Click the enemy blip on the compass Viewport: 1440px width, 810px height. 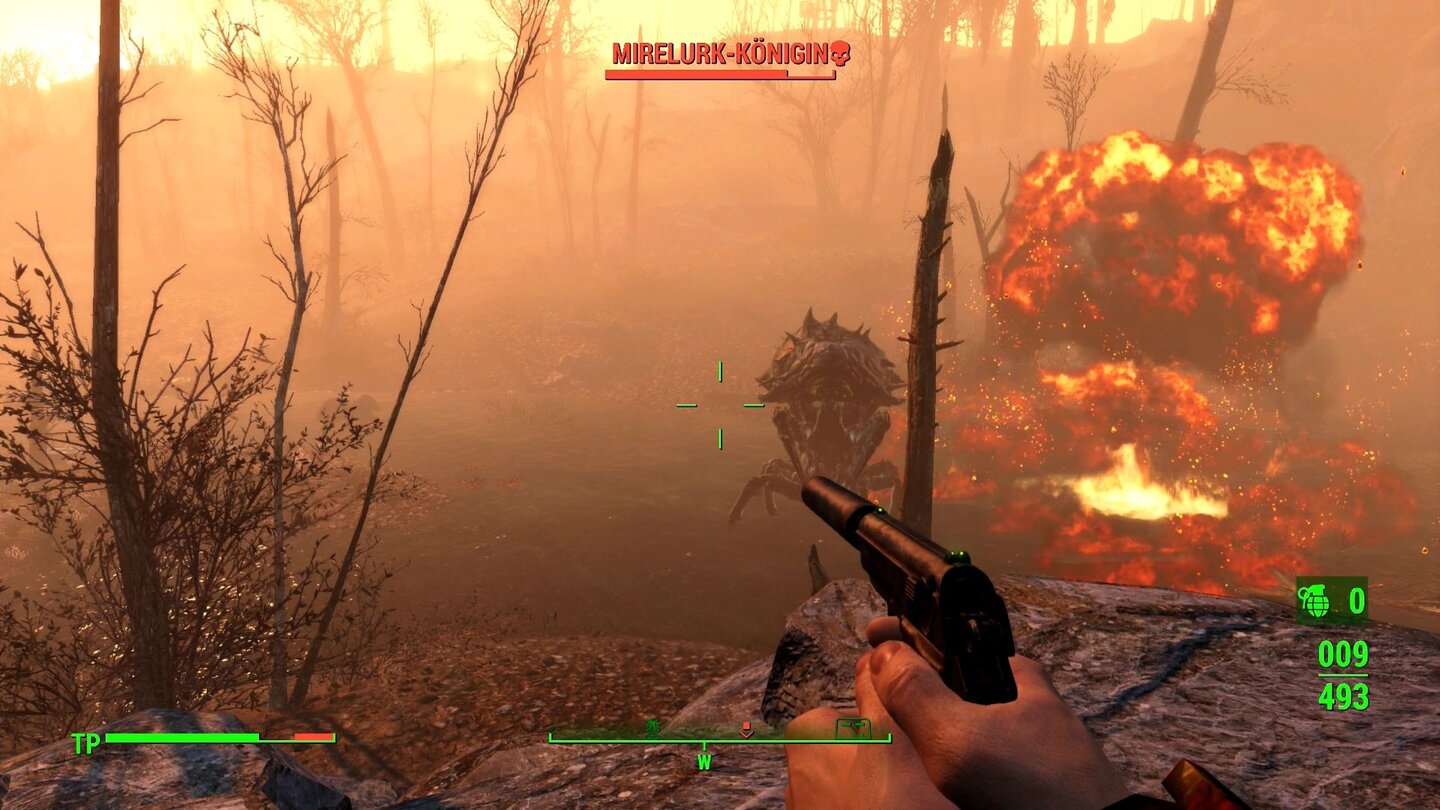coord(654,728)
